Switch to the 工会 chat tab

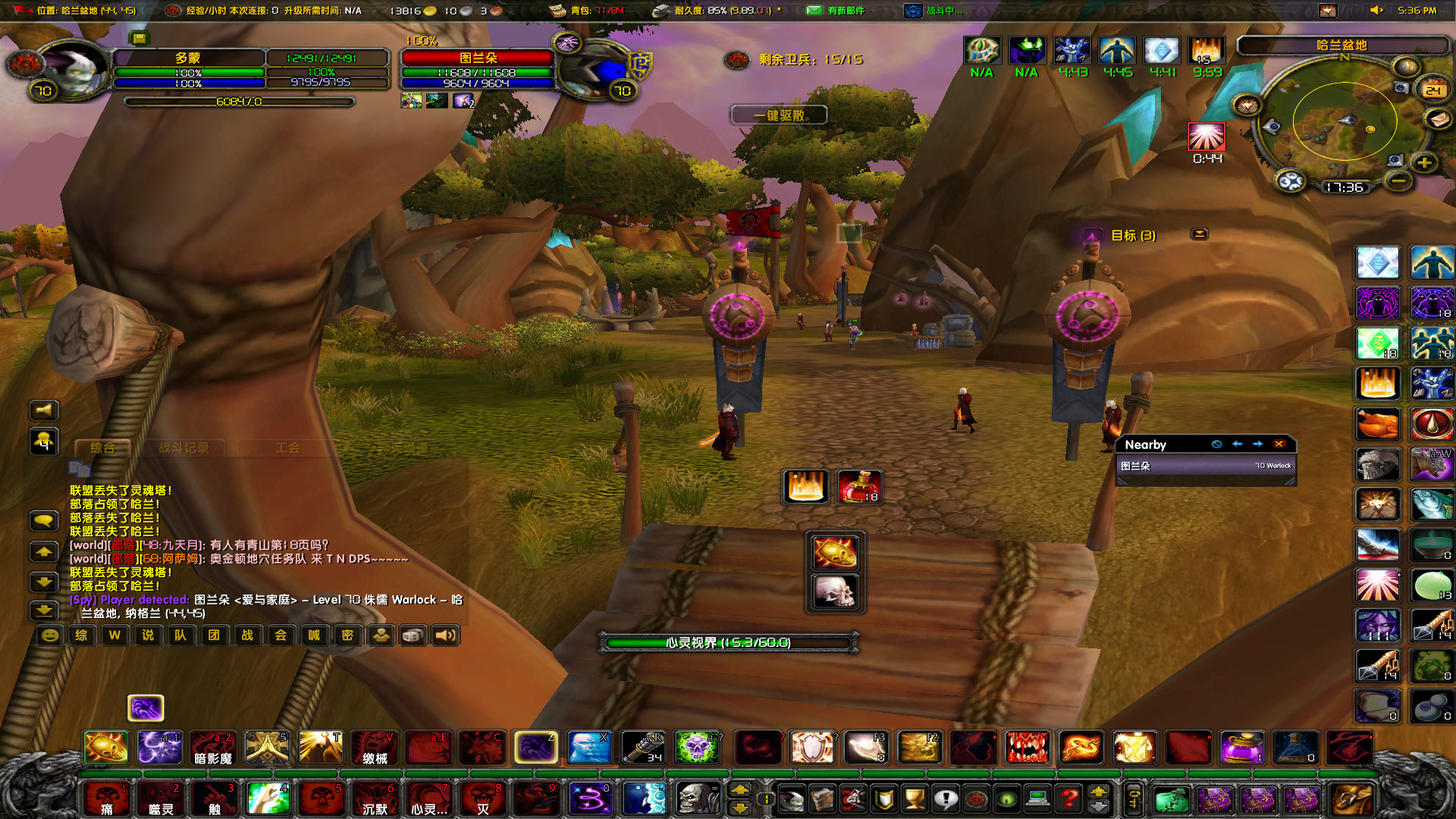[288, 447]
